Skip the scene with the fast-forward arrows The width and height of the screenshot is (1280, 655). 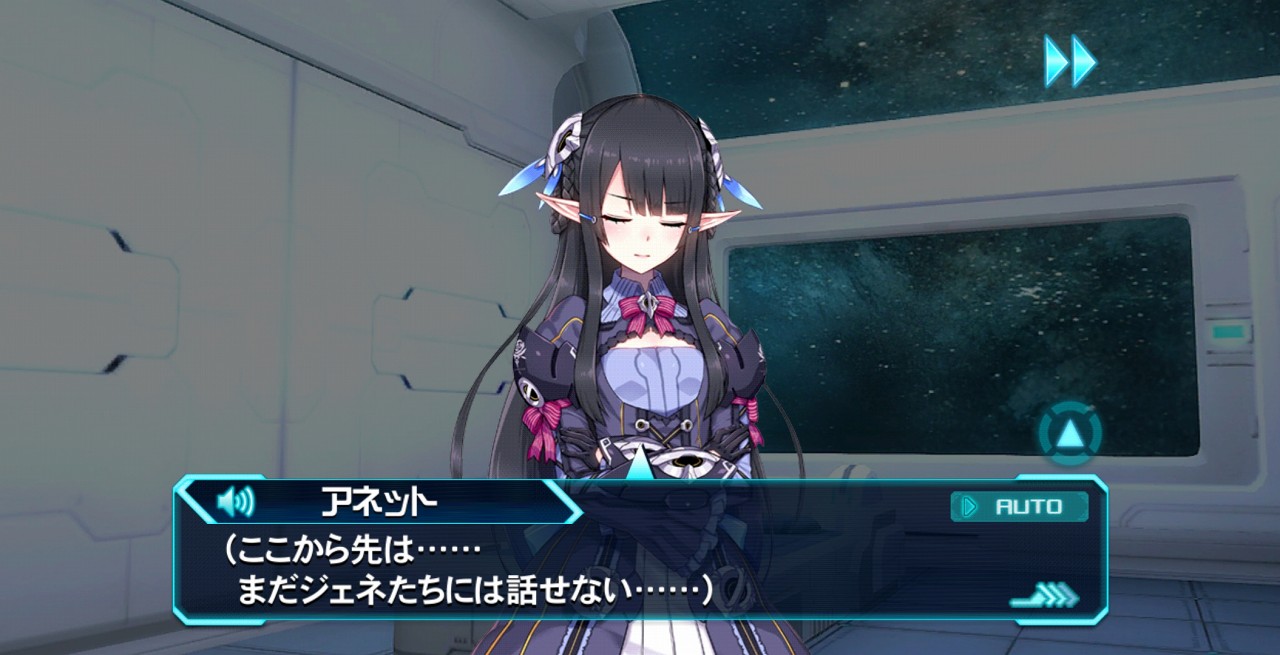(1069, 61)
